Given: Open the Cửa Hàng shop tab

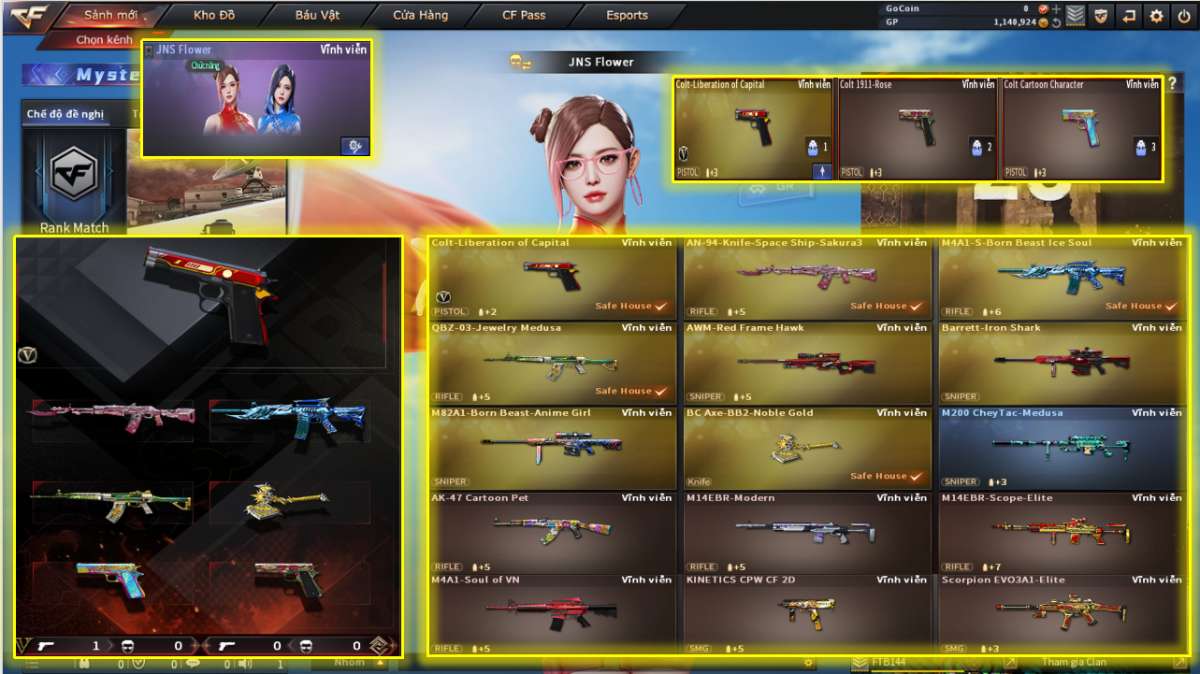Looking at the screenshot, I should (x=420, y=15).
